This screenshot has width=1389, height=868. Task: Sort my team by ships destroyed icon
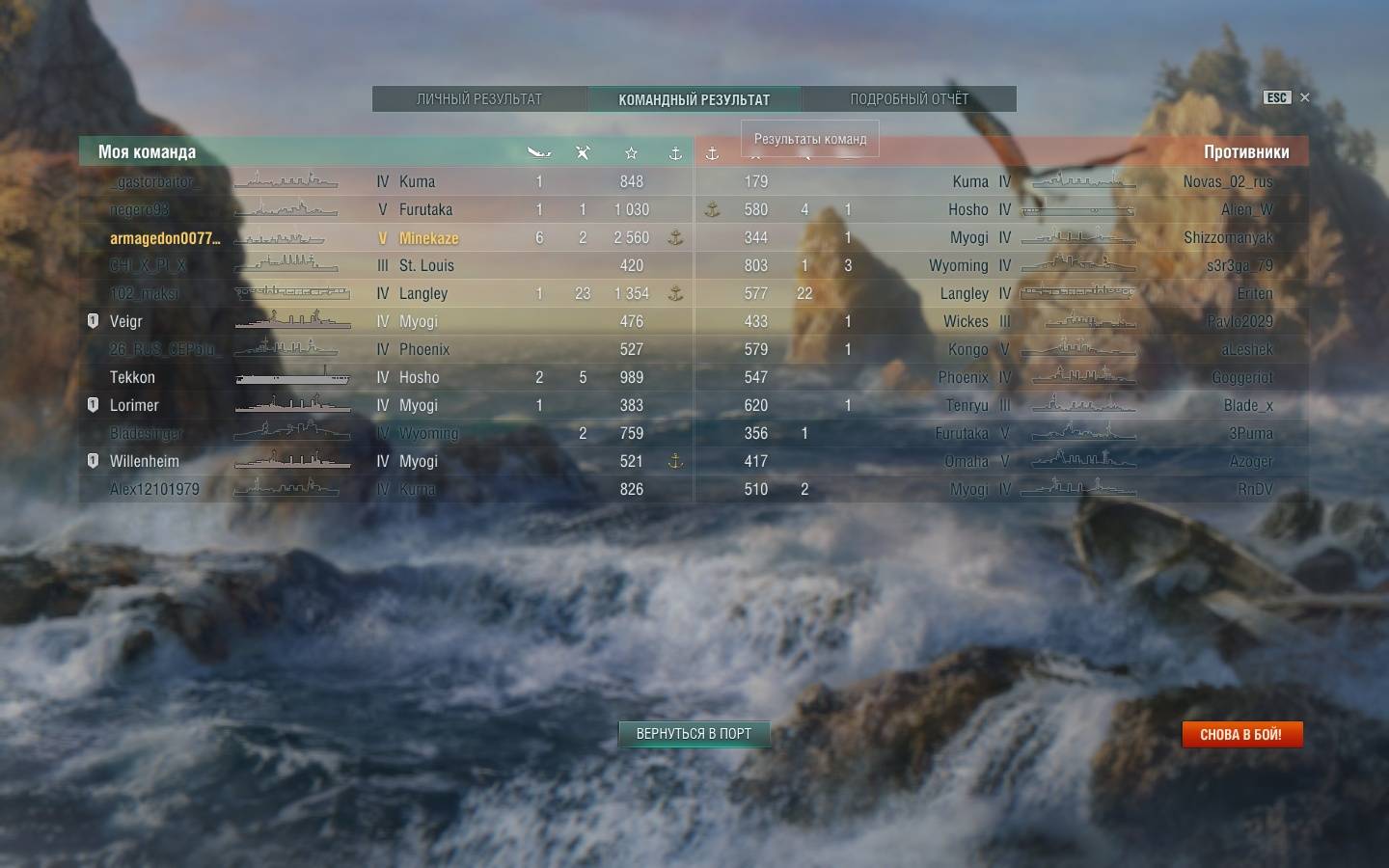click(539, 152)
